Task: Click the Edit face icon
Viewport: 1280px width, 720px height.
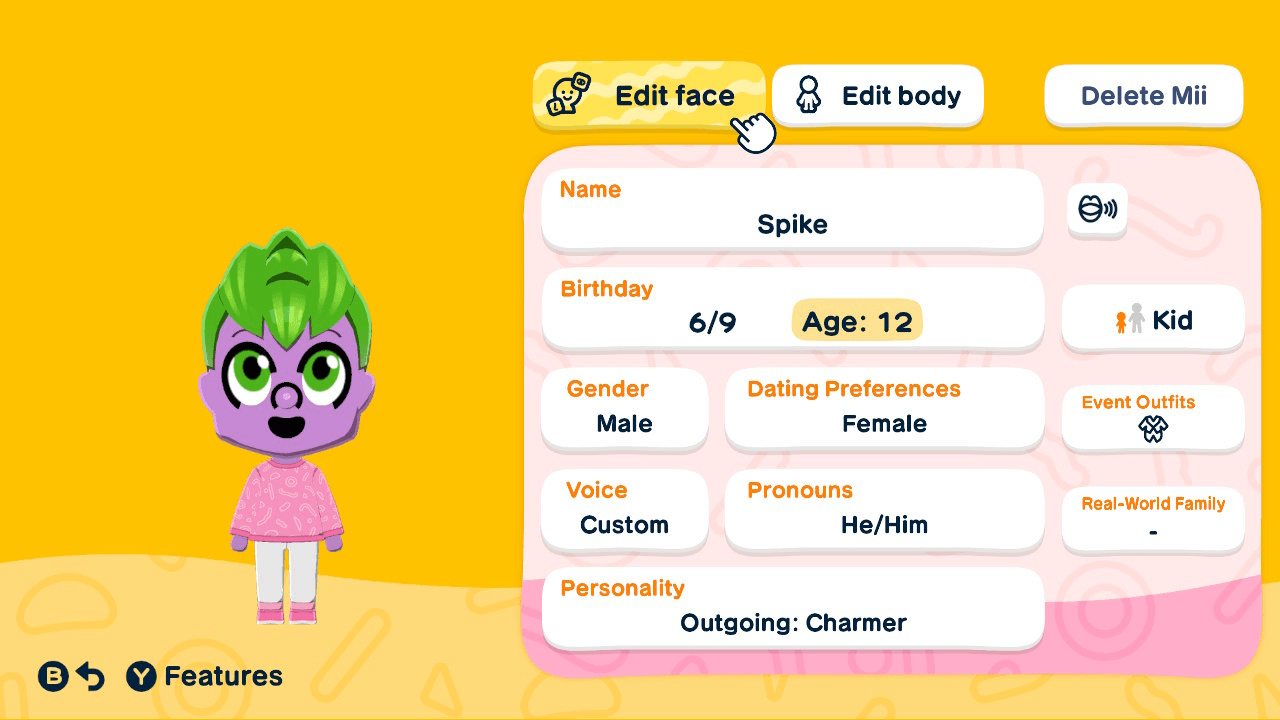Action: point(567,95)
